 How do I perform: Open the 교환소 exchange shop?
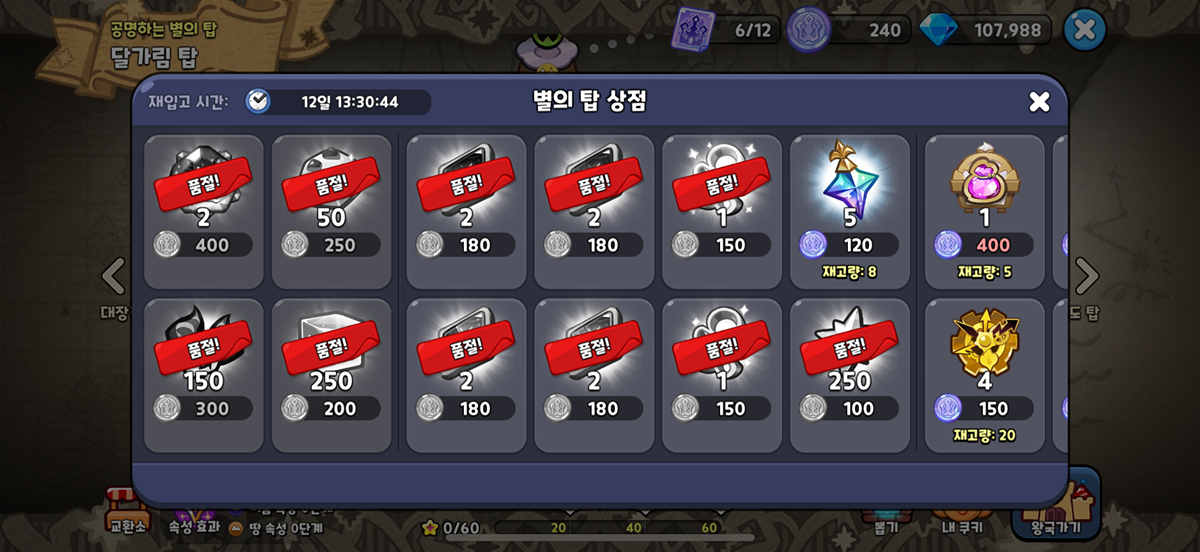[x=127, y=508]
